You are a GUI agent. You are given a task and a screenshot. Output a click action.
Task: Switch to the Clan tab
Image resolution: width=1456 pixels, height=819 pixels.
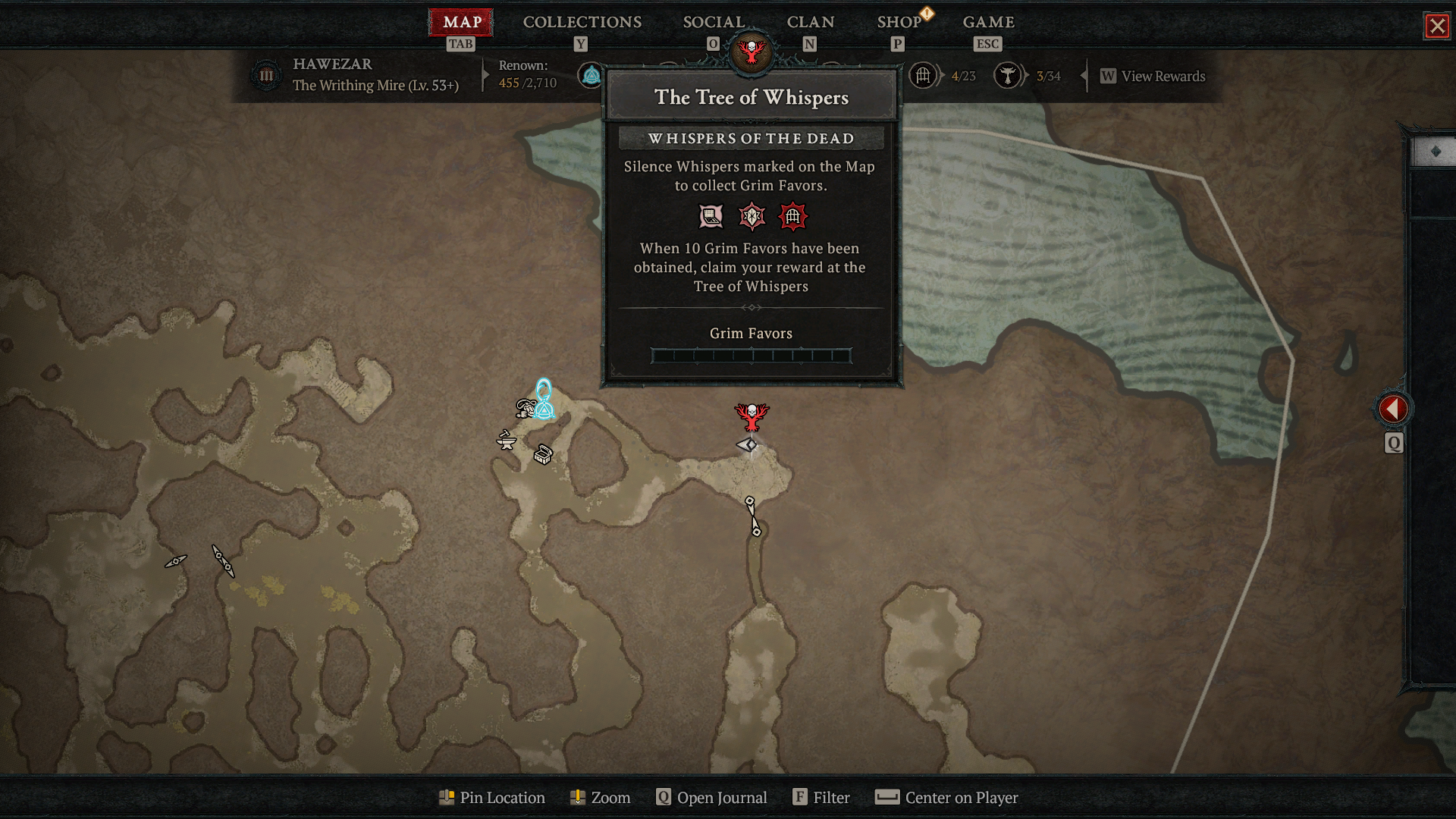coord(810,22)
